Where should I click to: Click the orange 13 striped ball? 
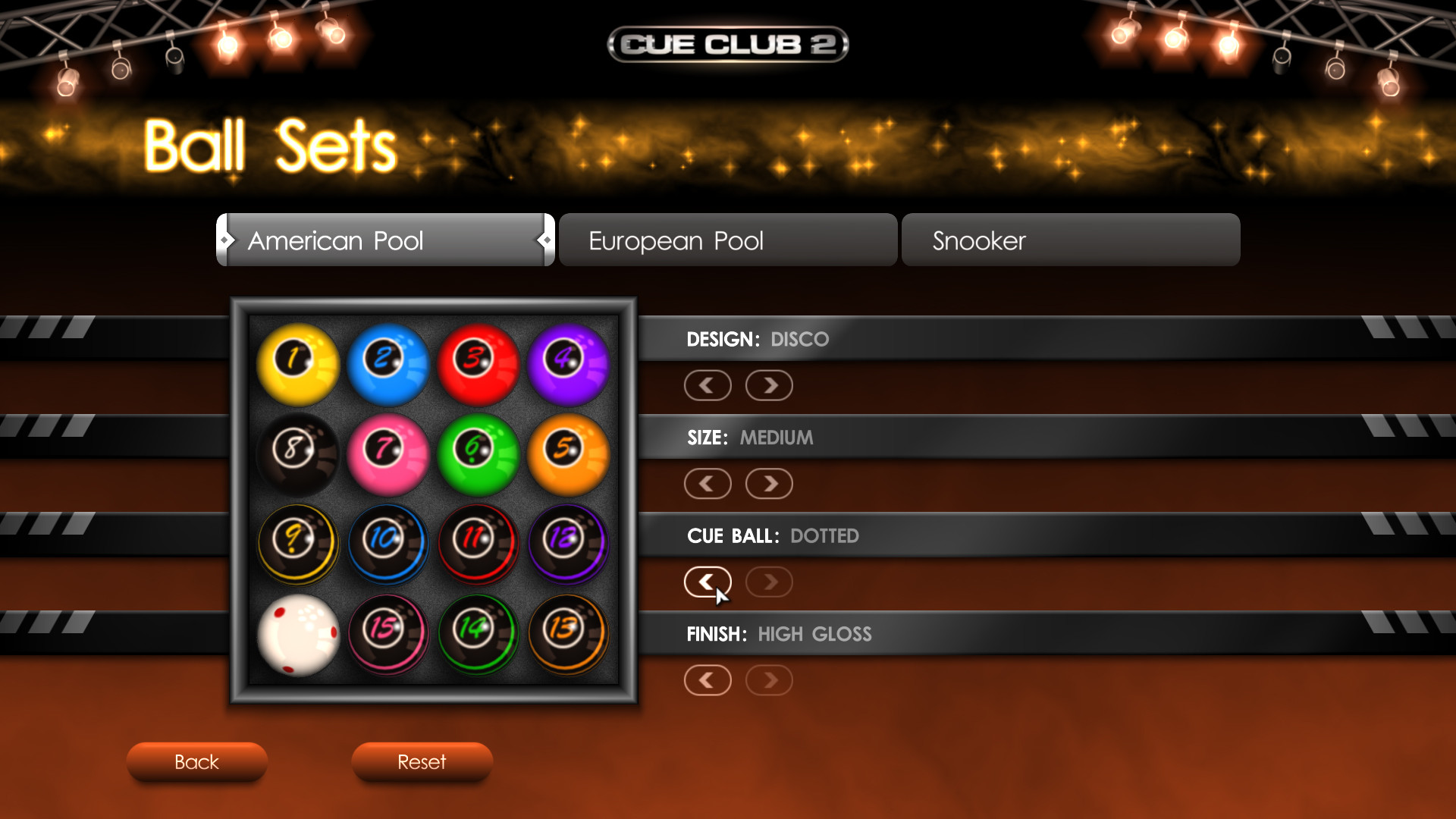click(568, 633)
